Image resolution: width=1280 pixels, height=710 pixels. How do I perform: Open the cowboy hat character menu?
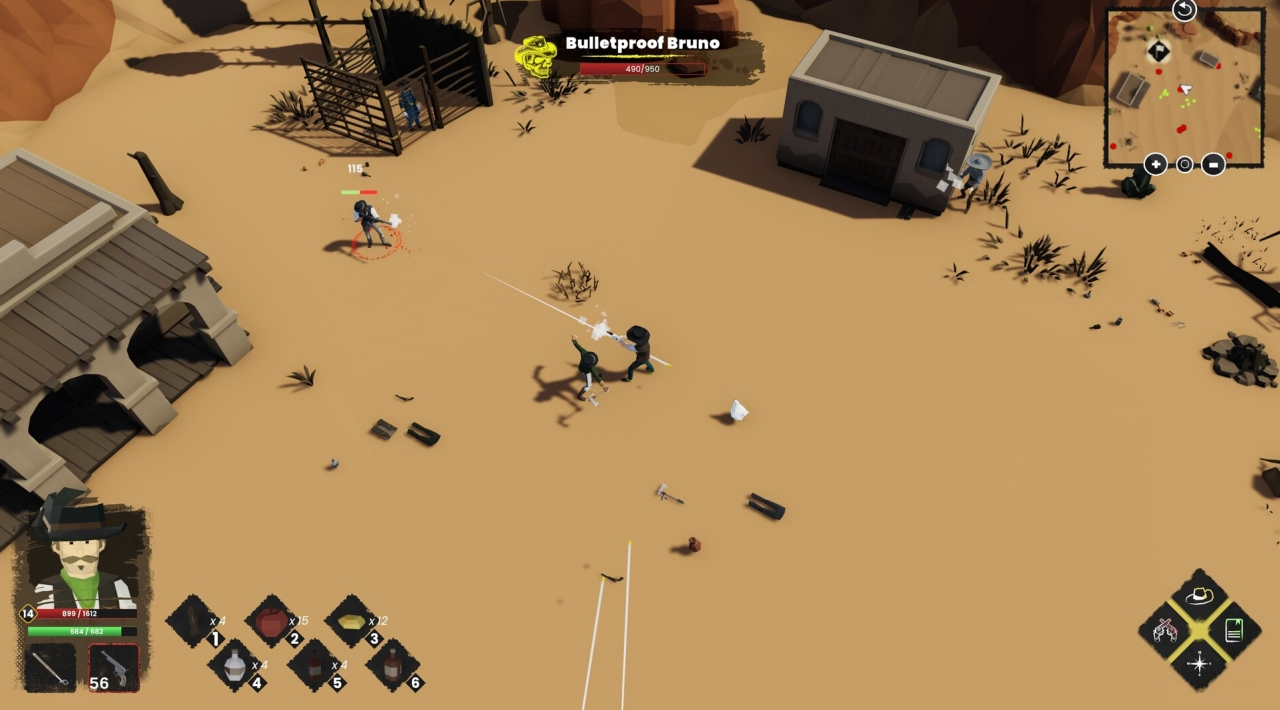1199,595
